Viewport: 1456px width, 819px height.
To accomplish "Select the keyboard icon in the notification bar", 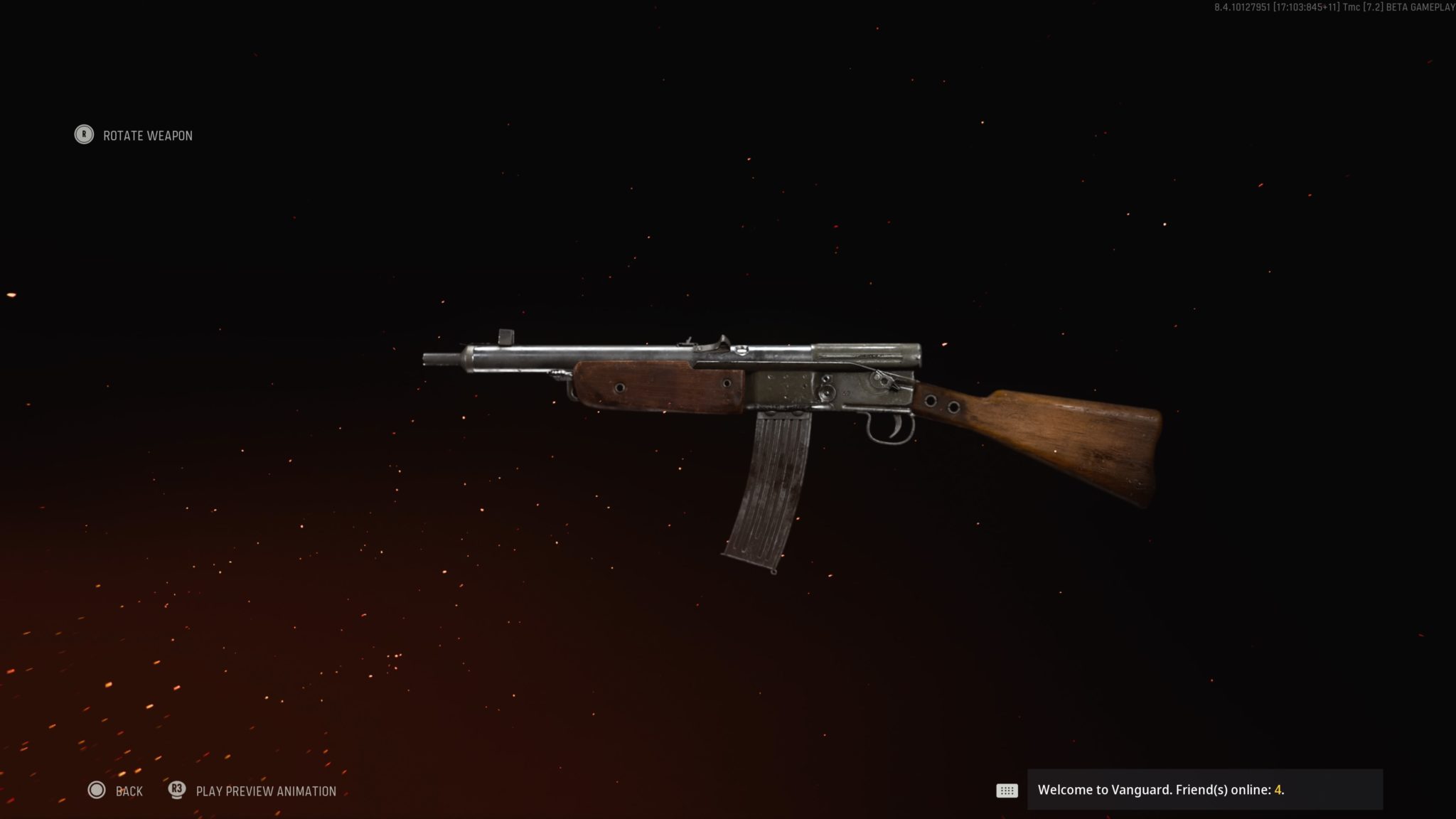I will pos(1007,790).
